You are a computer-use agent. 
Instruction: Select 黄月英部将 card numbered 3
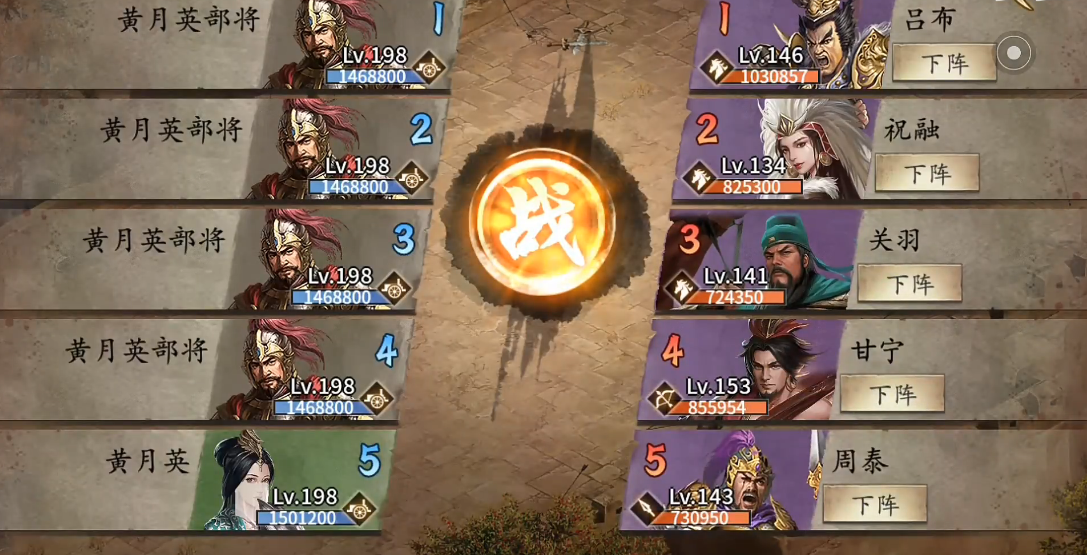[325, 260]
